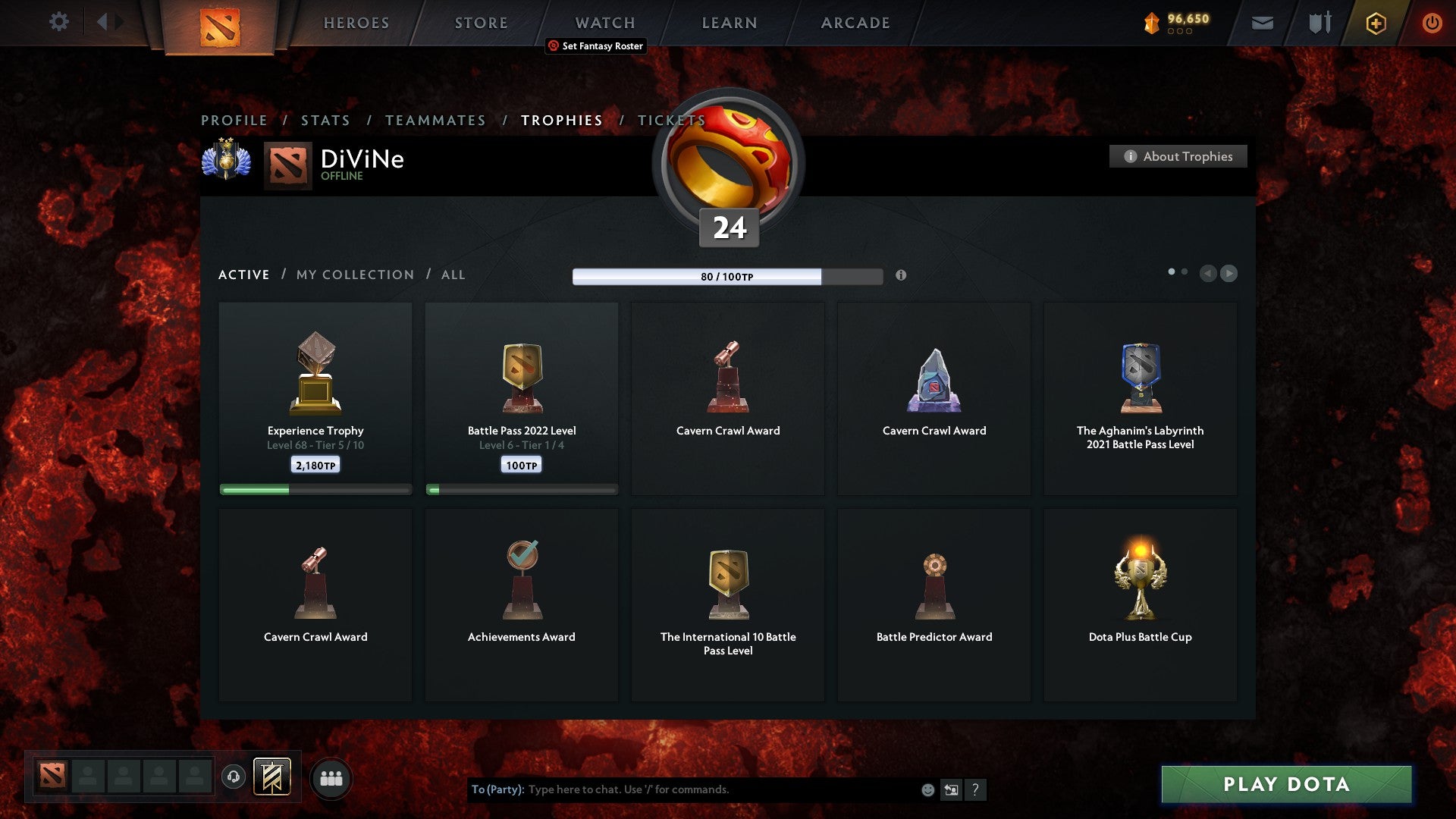Viewport: 1456px width, 819px height.
Task: Open the voice chat headphones icon
Action: [232, 777]
